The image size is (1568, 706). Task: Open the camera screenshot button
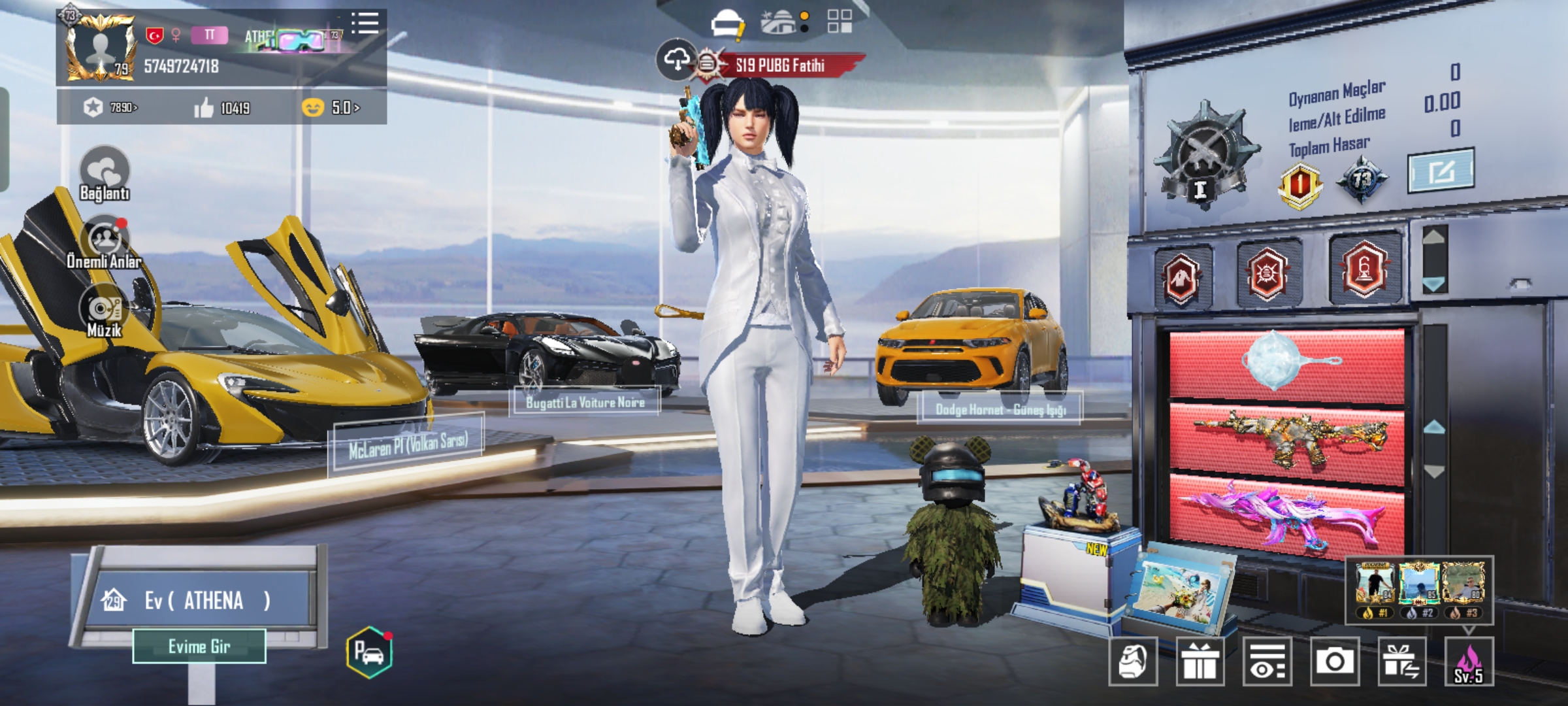click(1334, 662)
